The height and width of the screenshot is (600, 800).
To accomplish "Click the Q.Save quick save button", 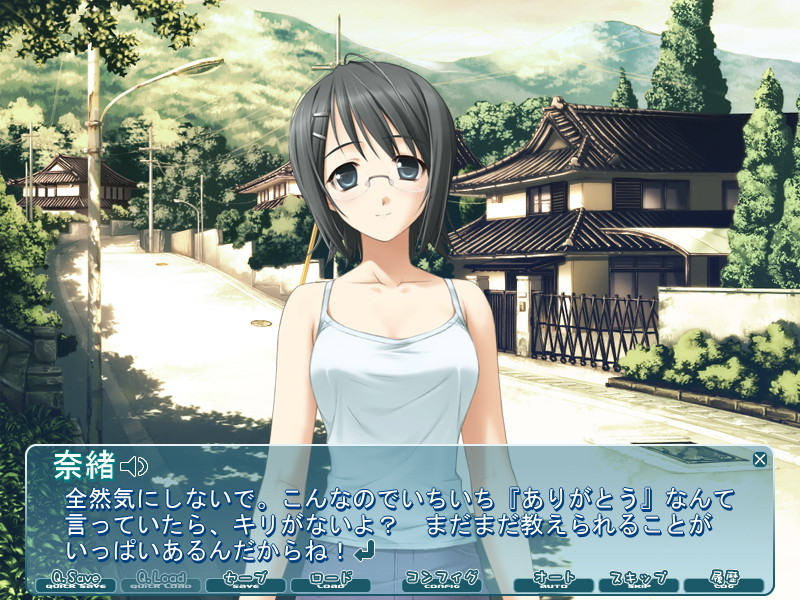I will coord(75,581).
